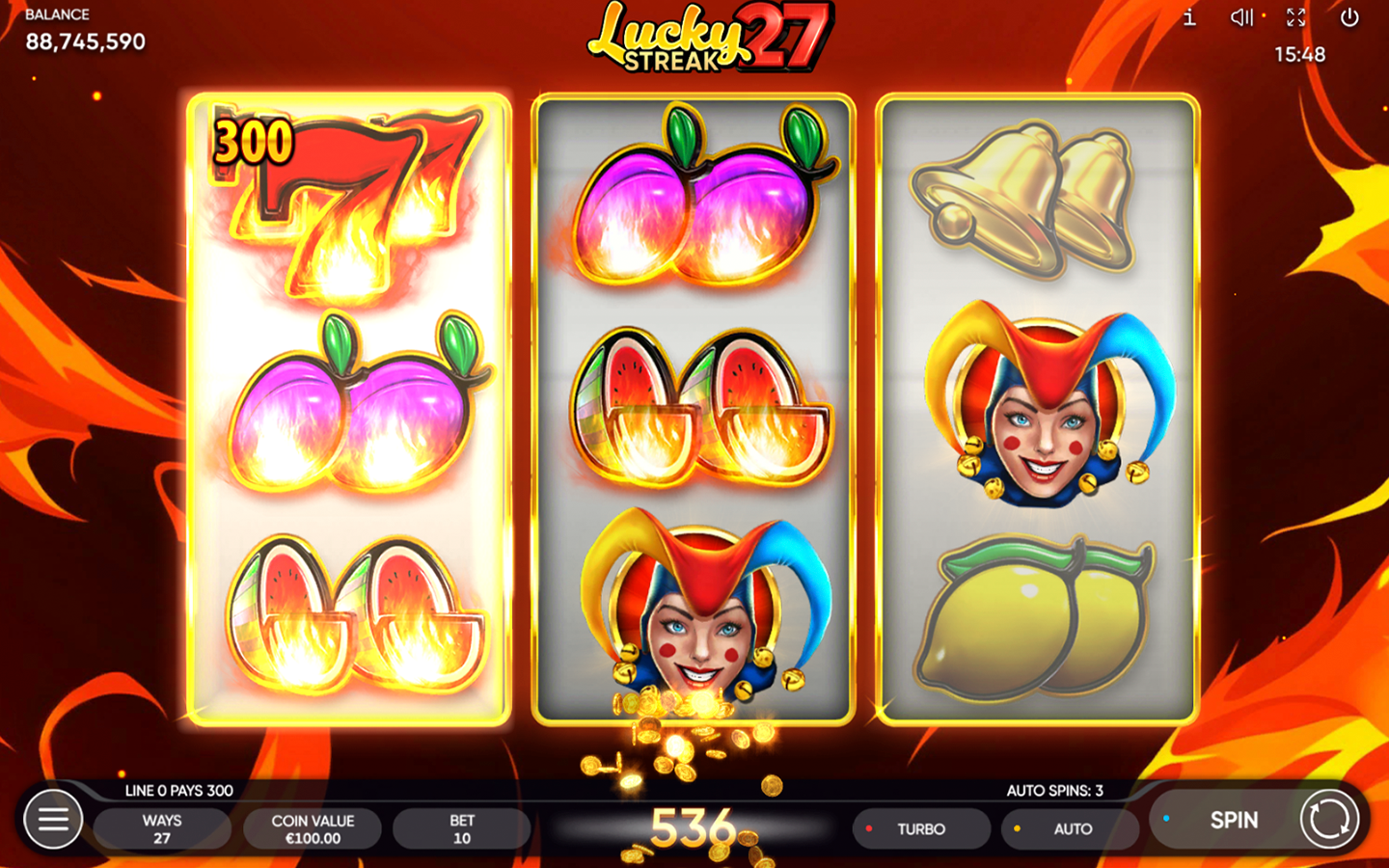Mute the game sound
1389x868 pixels.
pos(1241,17)
